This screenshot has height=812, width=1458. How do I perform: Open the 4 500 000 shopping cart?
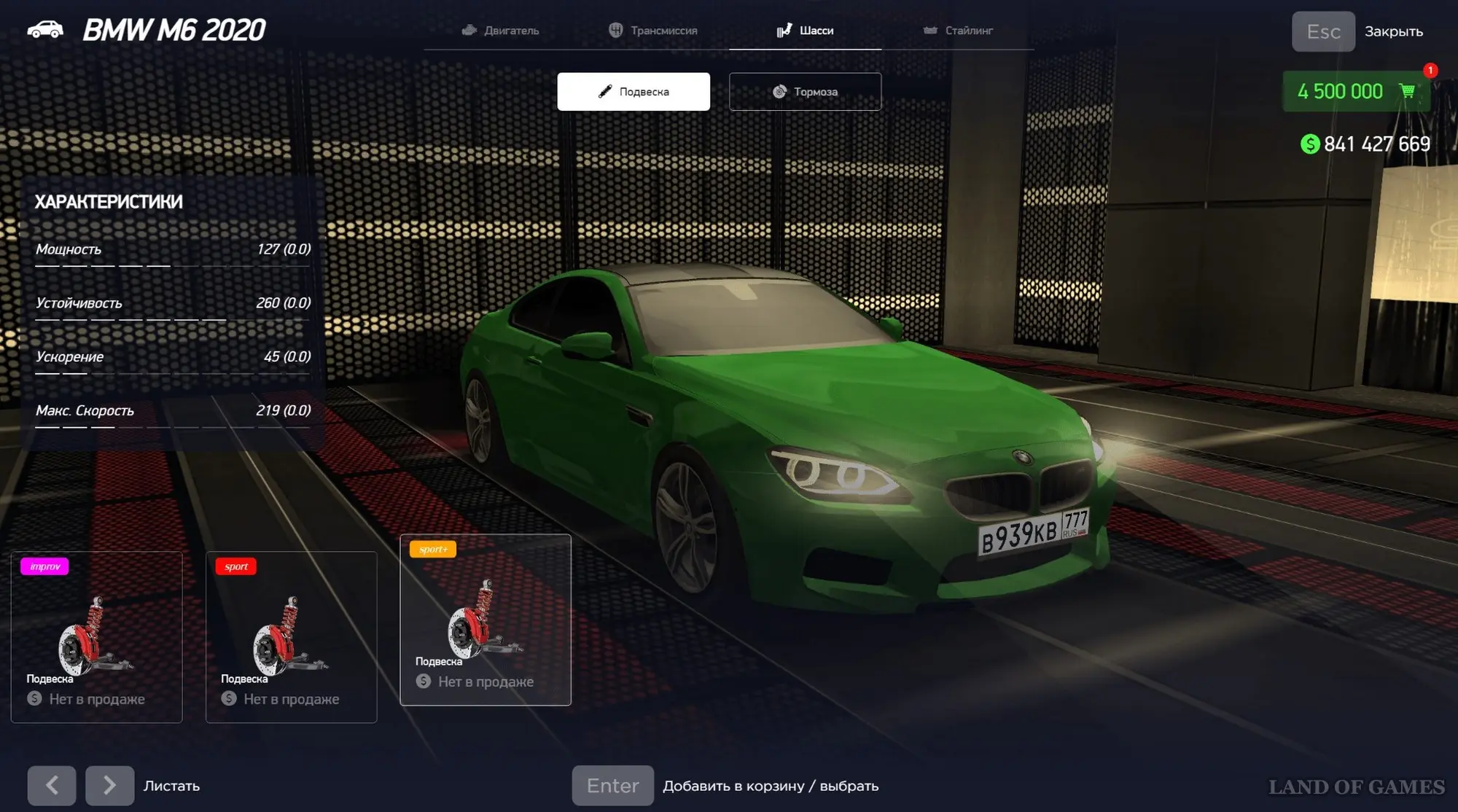(1355, 92)
